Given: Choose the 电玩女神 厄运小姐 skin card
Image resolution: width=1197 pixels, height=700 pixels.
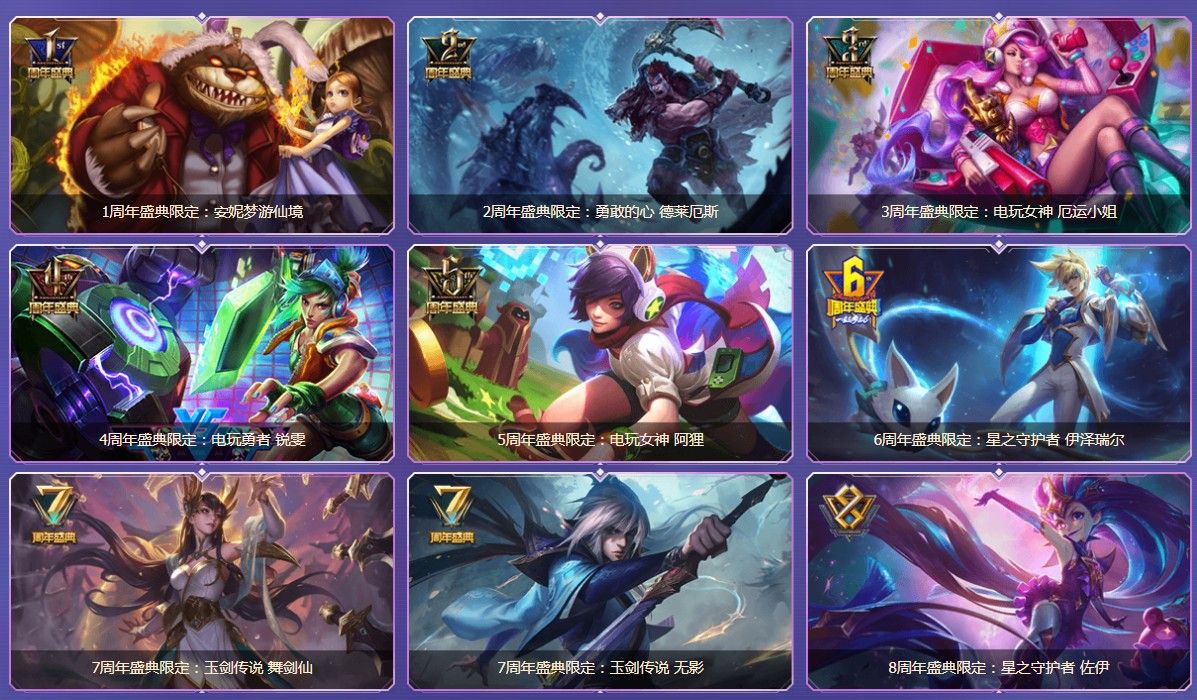Looking at the screenshot, I should point(998,125).
